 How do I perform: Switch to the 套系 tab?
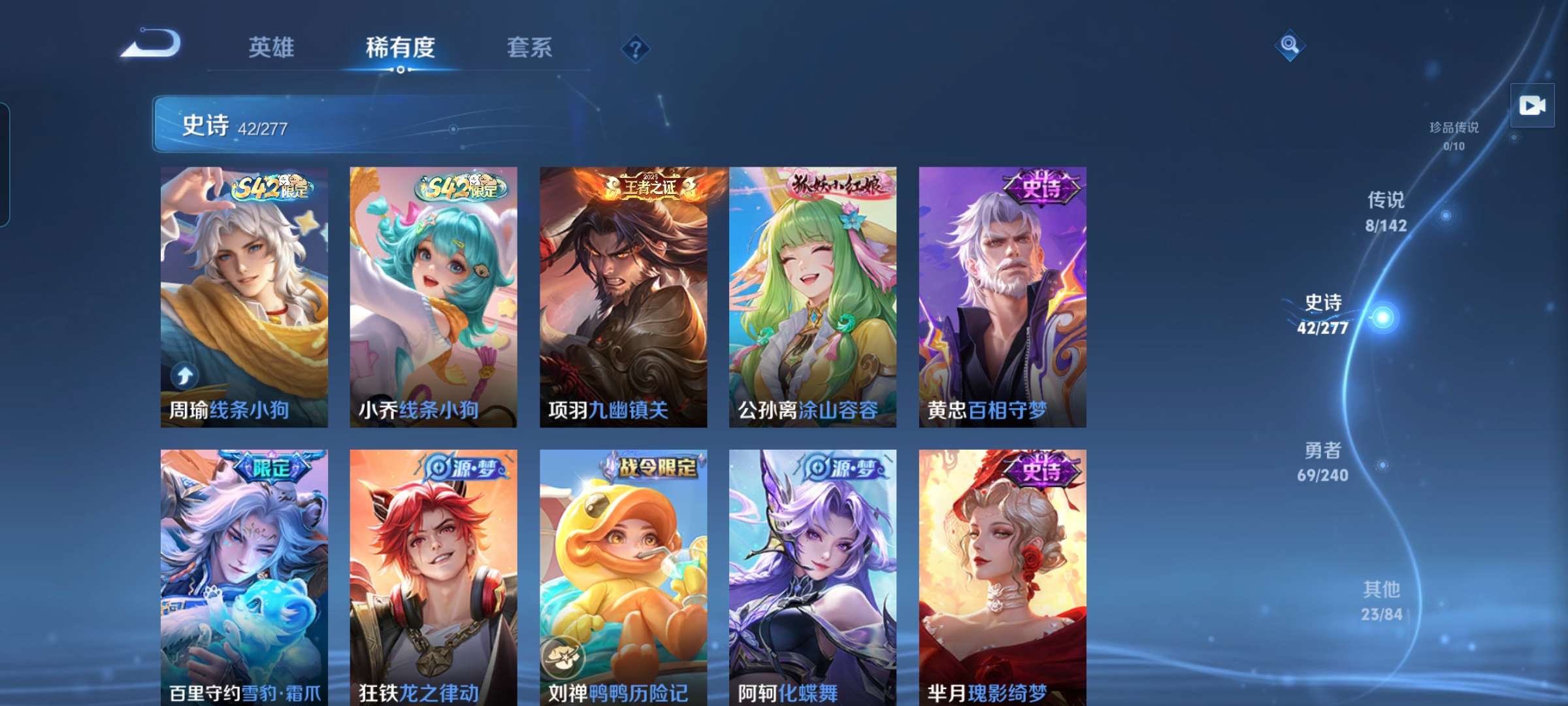[529, 46]
